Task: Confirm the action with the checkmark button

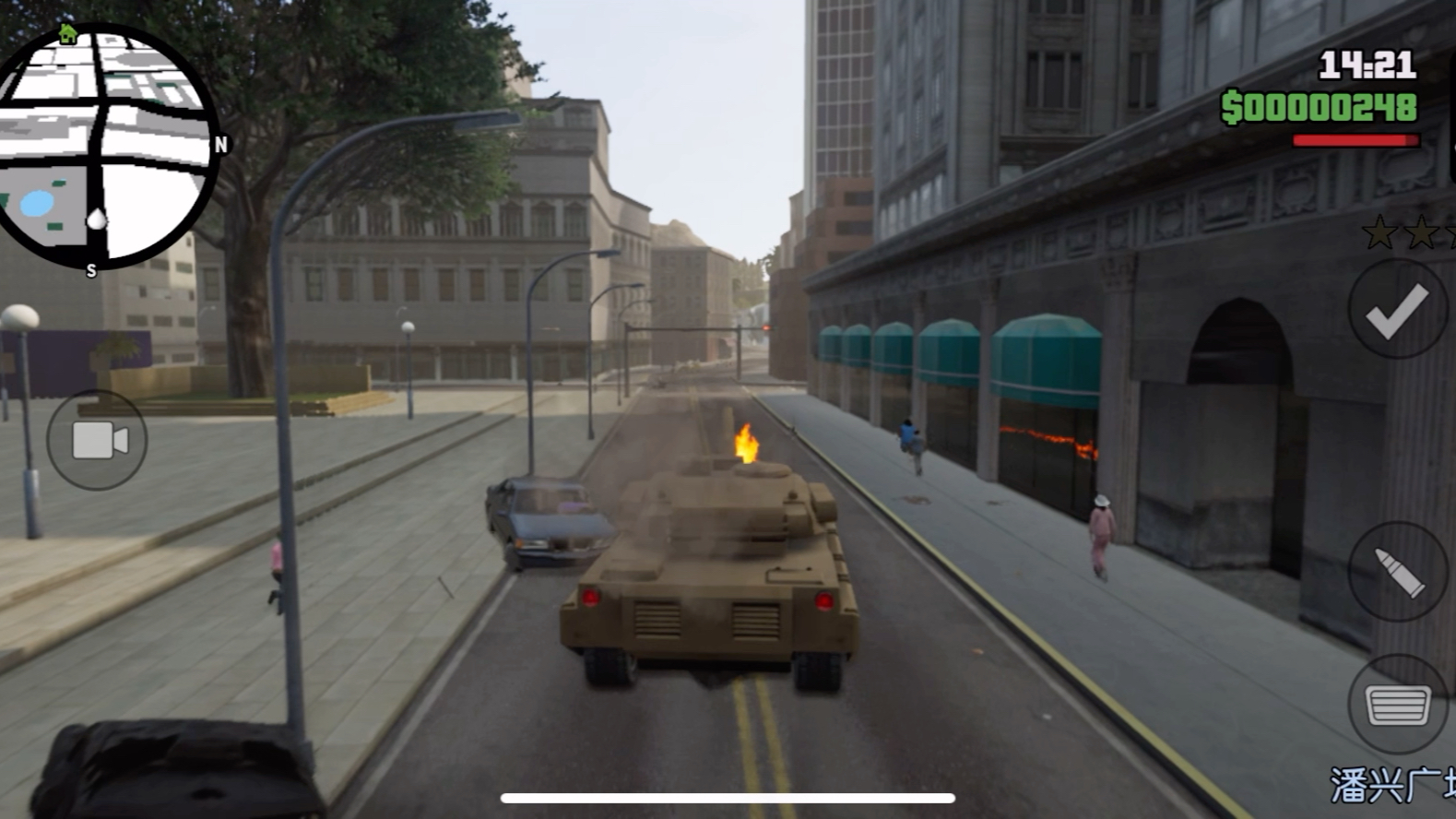Action: 1398,313
